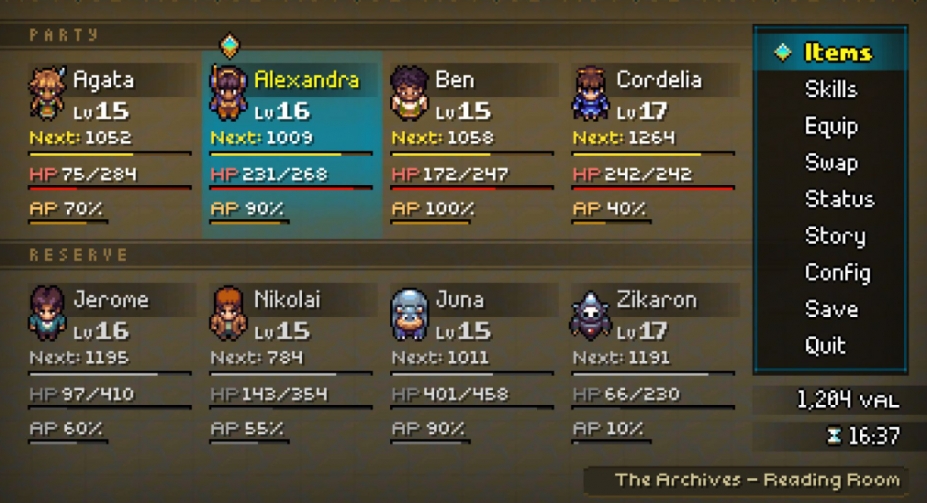Viewport: 927px width, 503px height.
Task: Select Nikolai from the reserve
Action: (x=292, y=365)
